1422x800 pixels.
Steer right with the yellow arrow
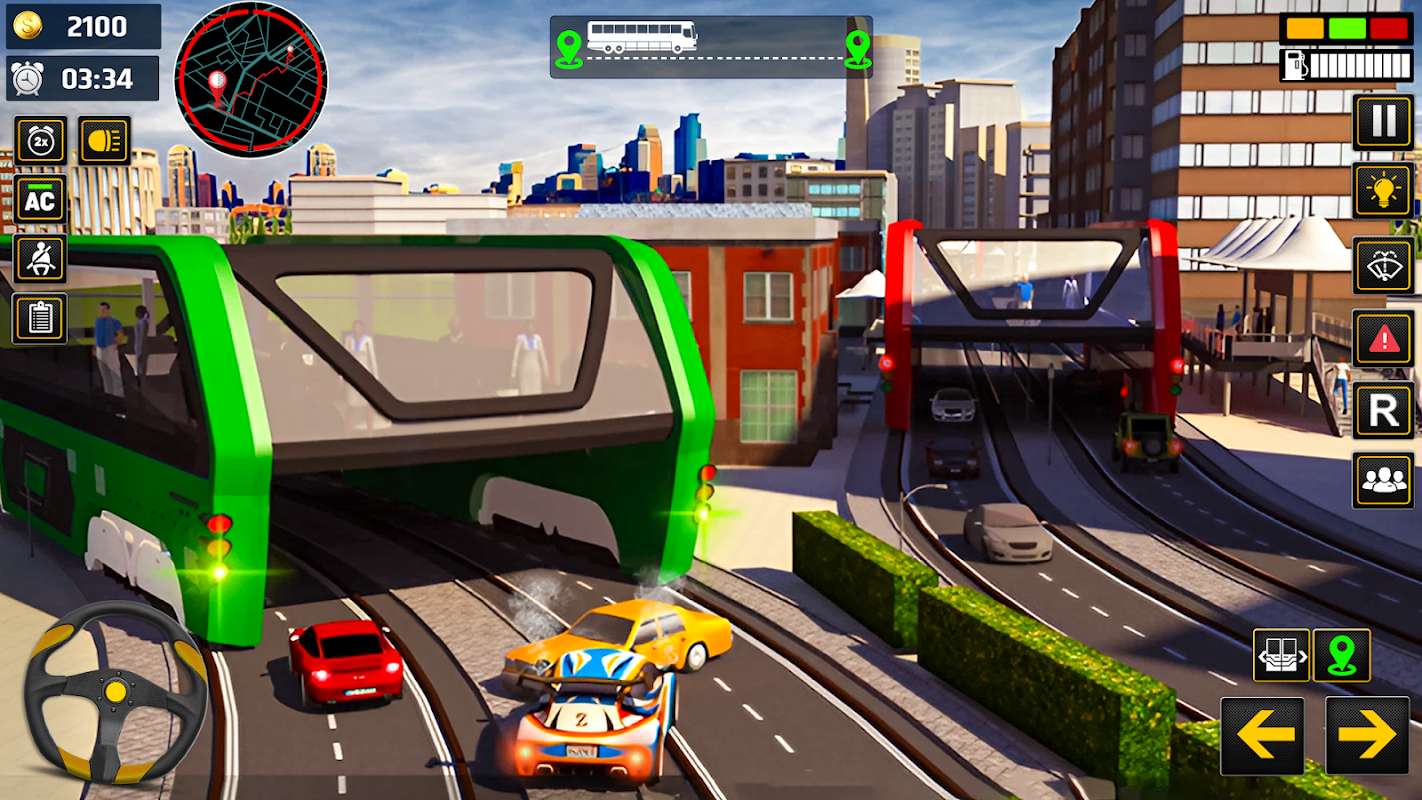pos(1366,737)
